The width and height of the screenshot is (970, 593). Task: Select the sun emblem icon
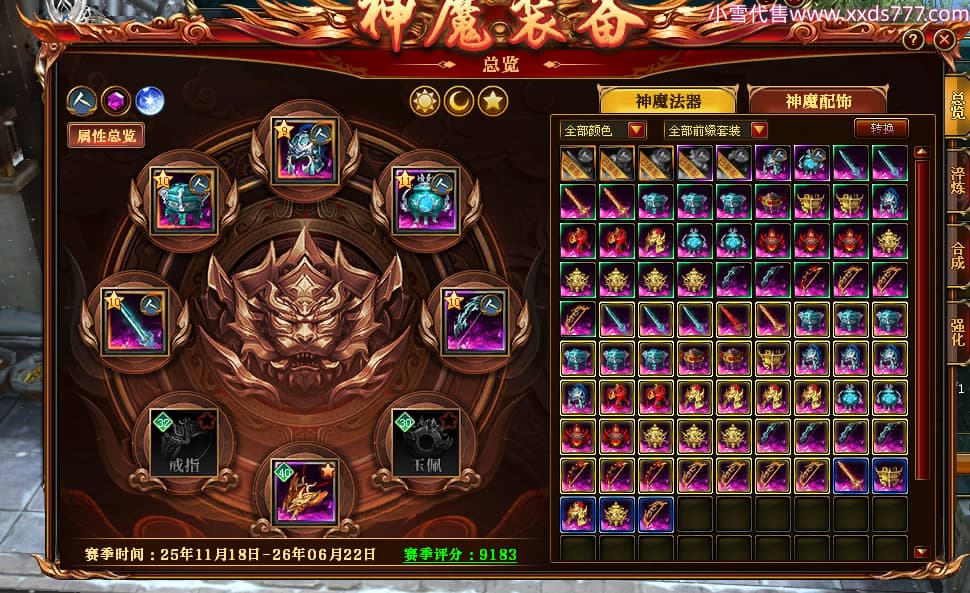click(426, 100)
